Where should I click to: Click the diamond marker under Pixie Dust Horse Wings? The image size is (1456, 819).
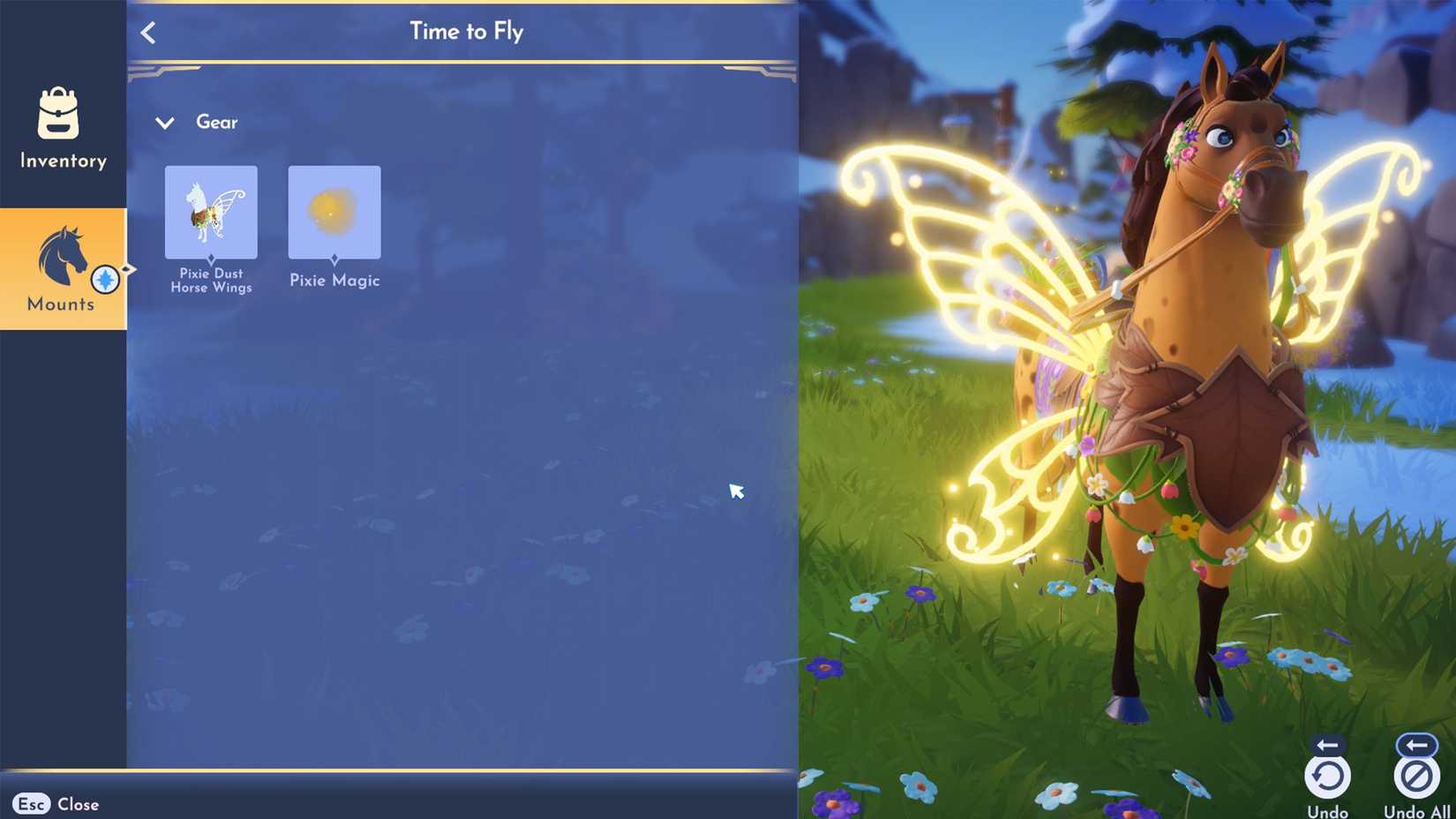tap(210, 258)
